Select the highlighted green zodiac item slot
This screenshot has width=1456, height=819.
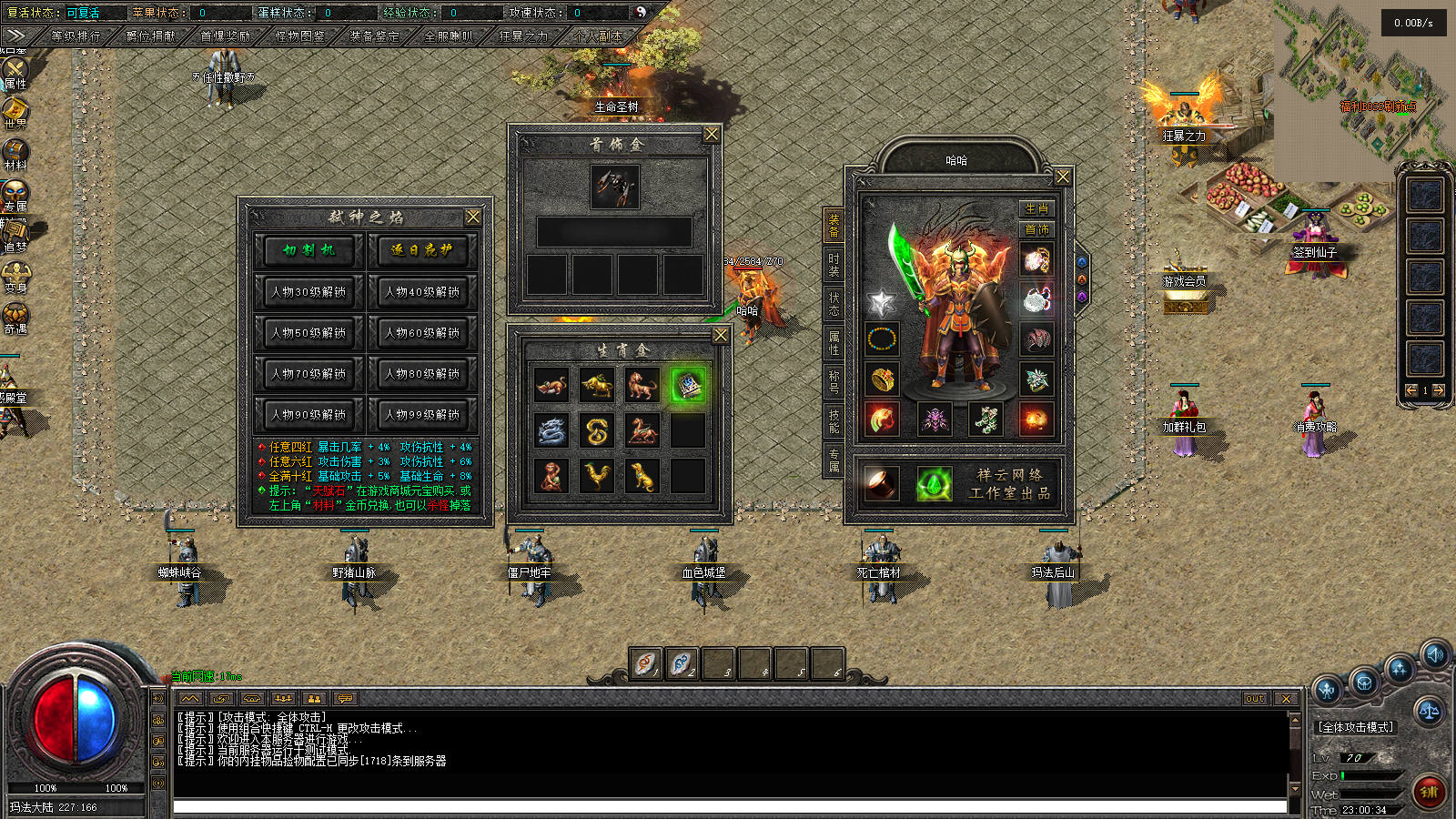[688, 386]
